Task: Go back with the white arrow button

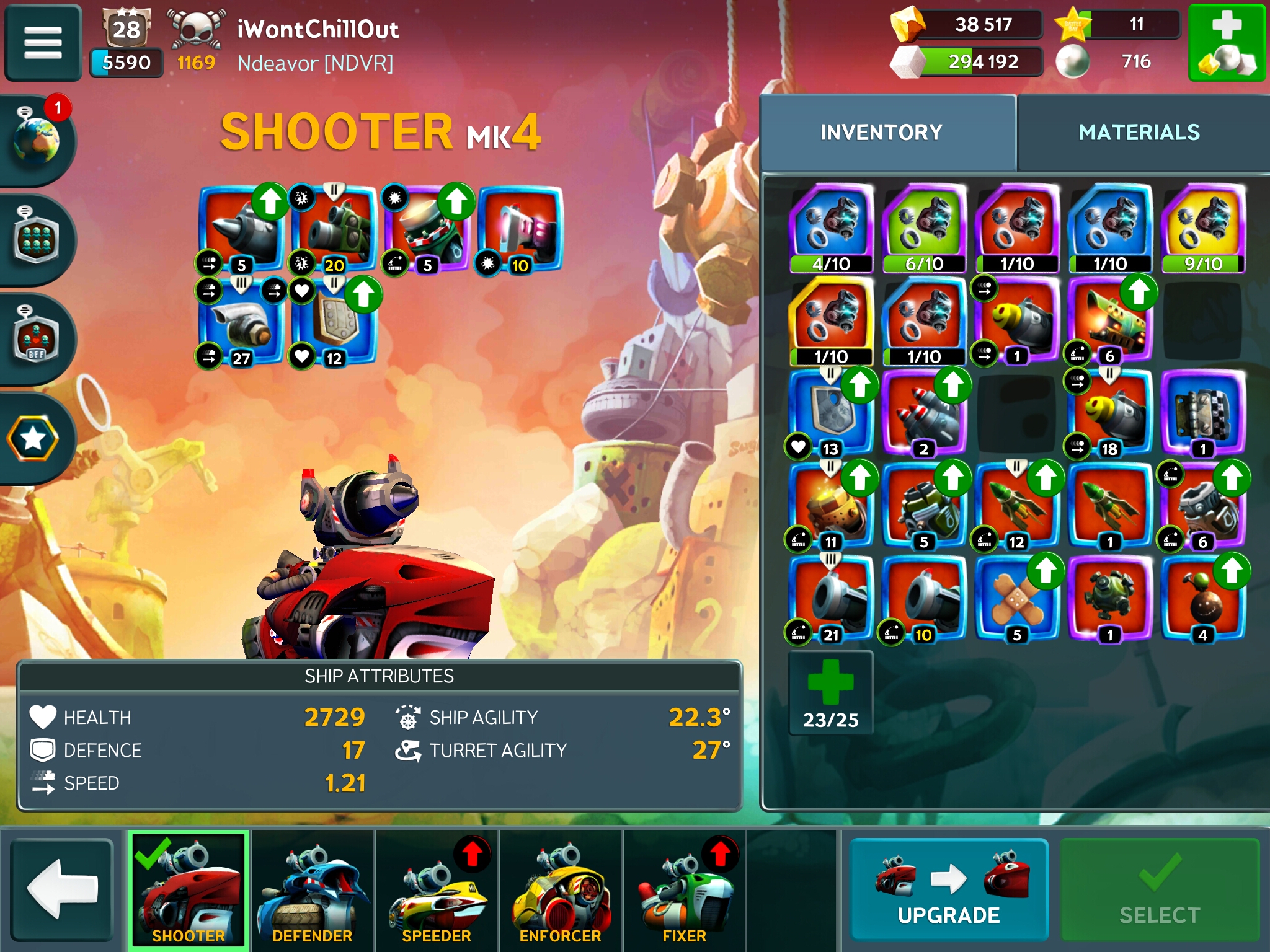Action: (x=62, y=889)
